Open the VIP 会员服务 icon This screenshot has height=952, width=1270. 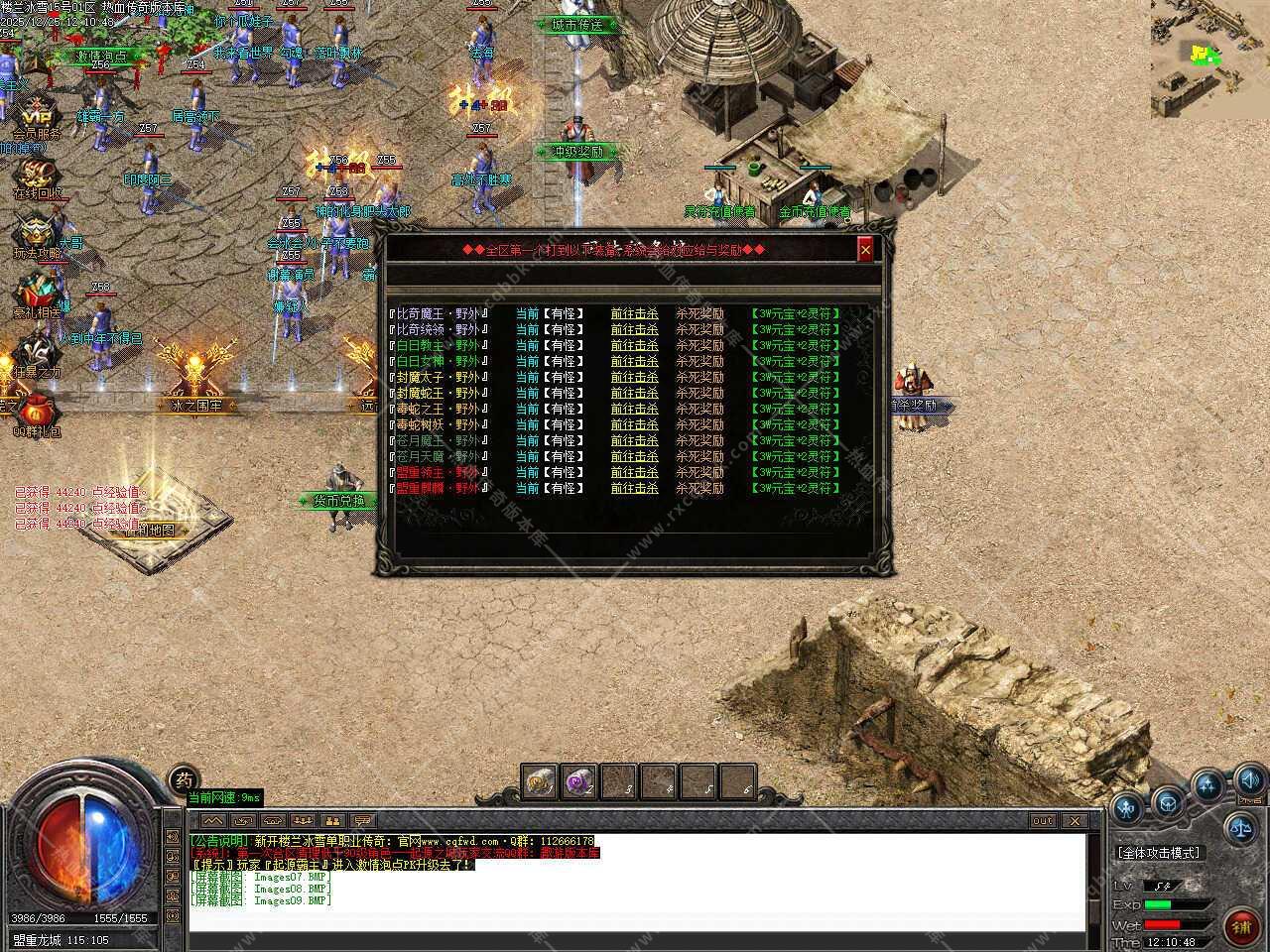point(37,112)
